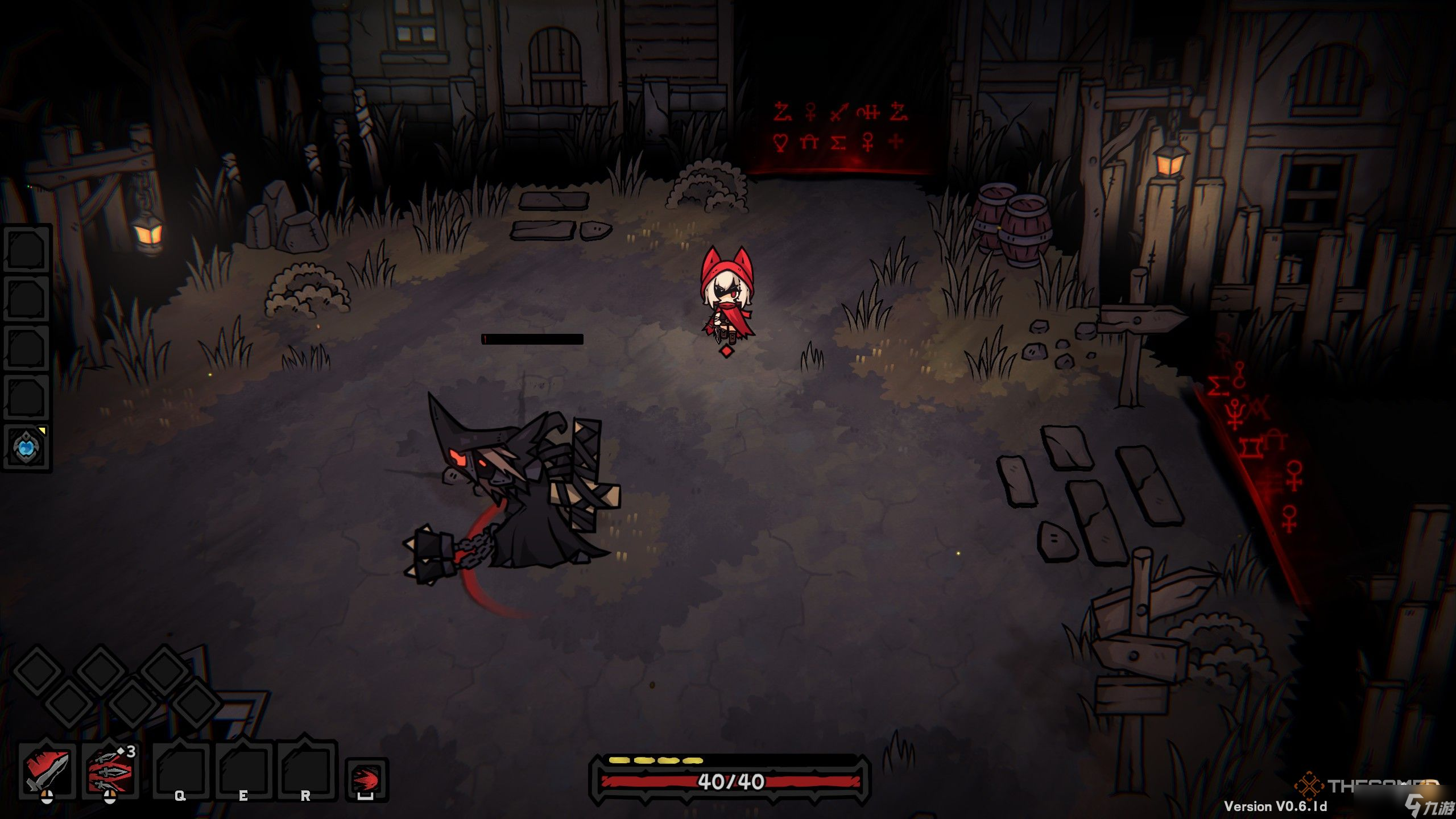1456x819 pixels.
Task: Trigger the red dash ability icon
Action: 366,778
